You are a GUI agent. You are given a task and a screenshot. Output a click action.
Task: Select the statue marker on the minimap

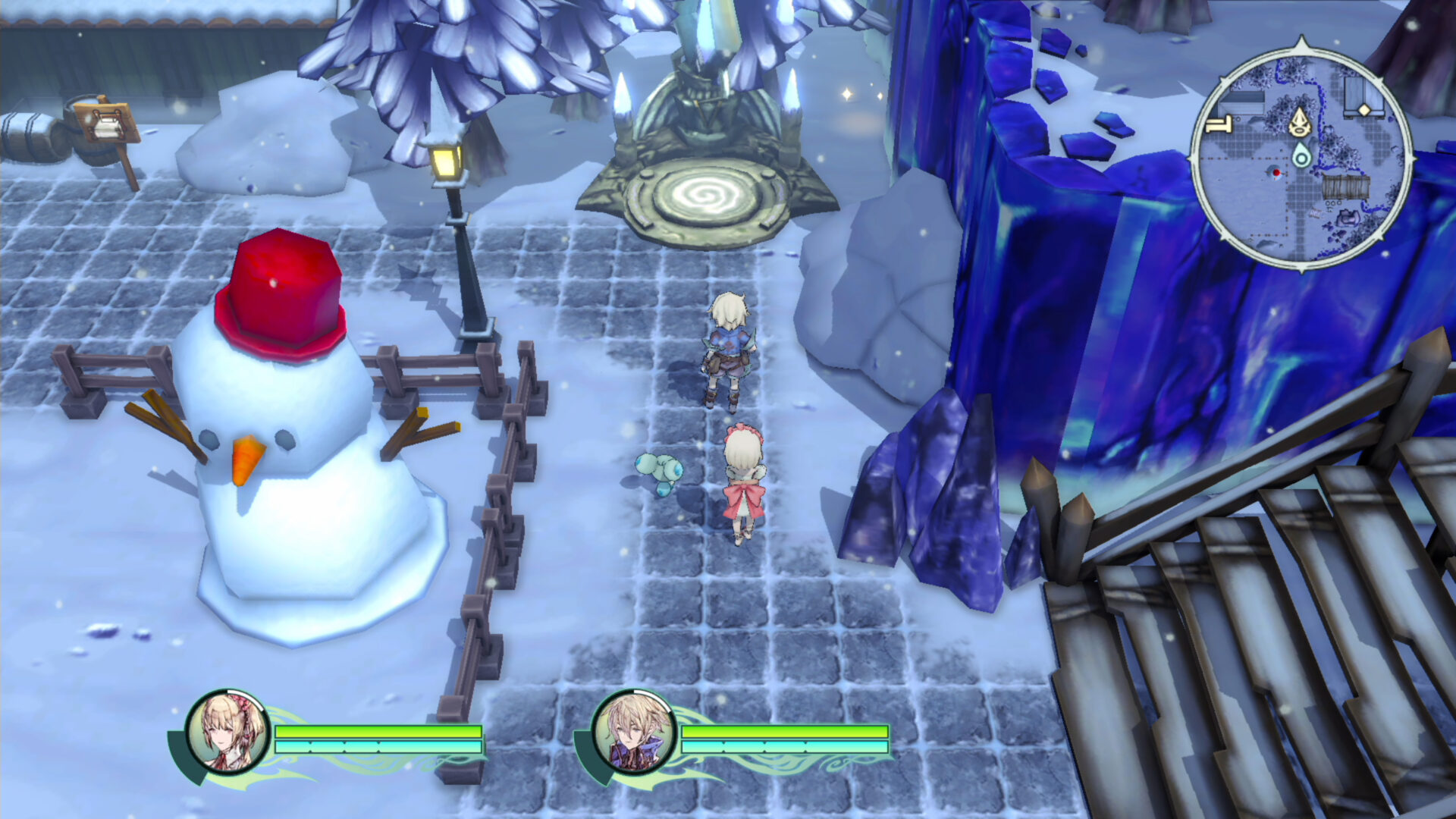pyautogui.click(x=1300, y=123)
